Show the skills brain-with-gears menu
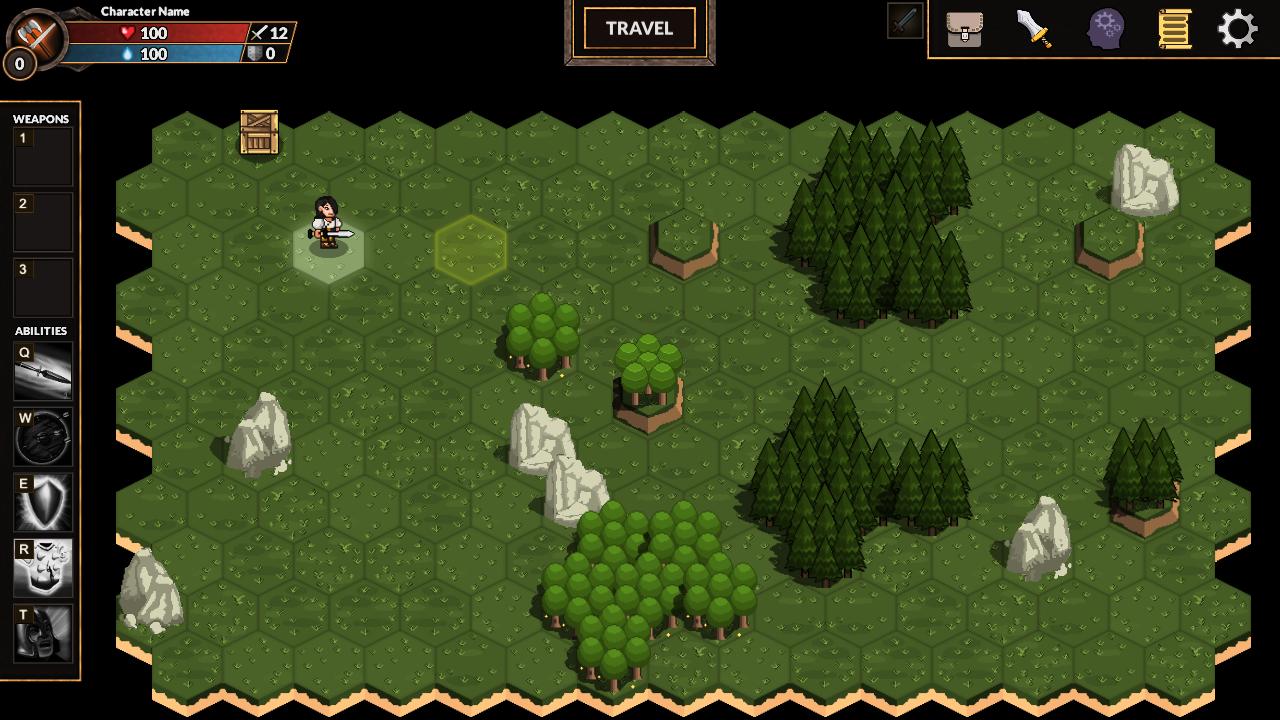 [x=1106, y=28]
